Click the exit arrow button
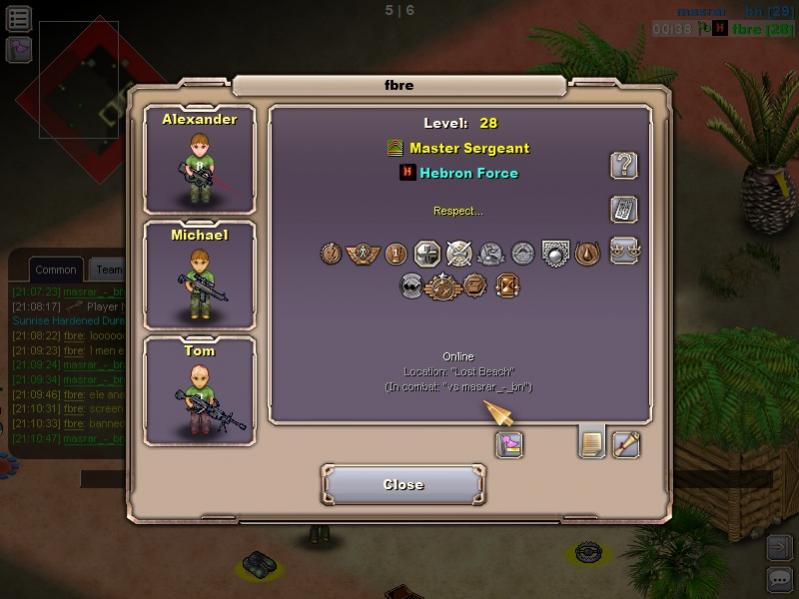 point(779,547)
